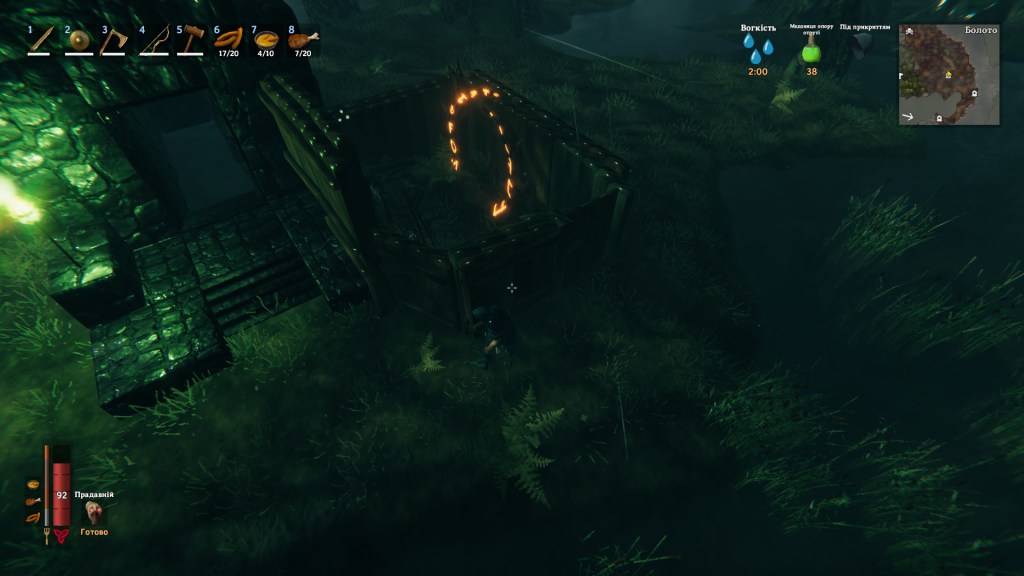
Task: Select the spear in hotbar slot 1
Action: tap(40, 41)
